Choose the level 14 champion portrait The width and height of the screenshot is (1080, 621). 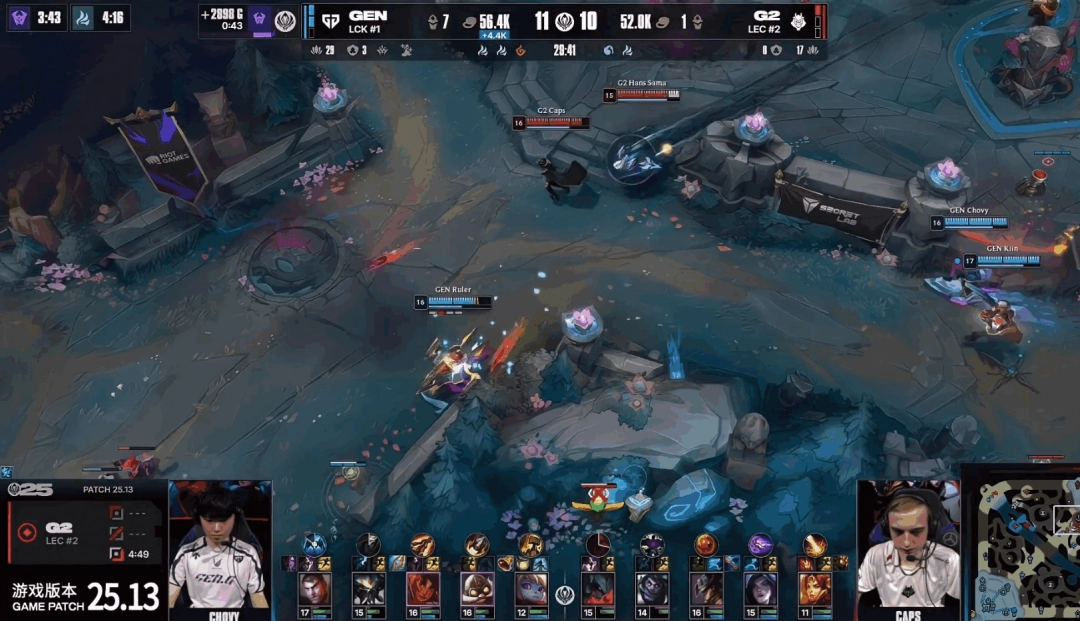click(x=651, y=589)
